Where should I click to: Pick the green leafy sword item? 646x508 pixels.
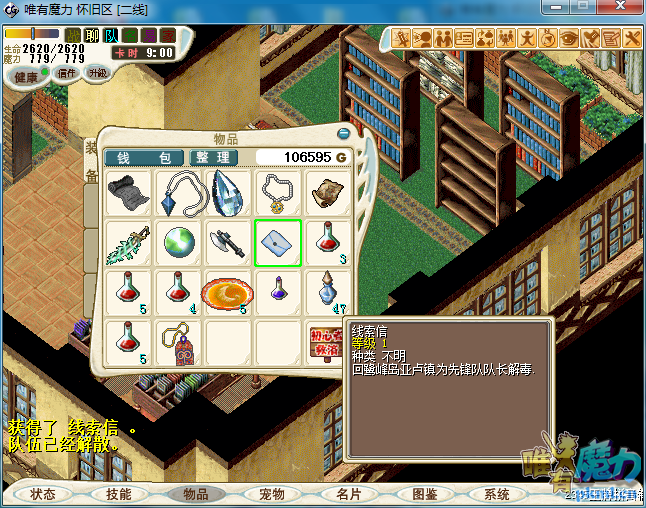[128, 243]
